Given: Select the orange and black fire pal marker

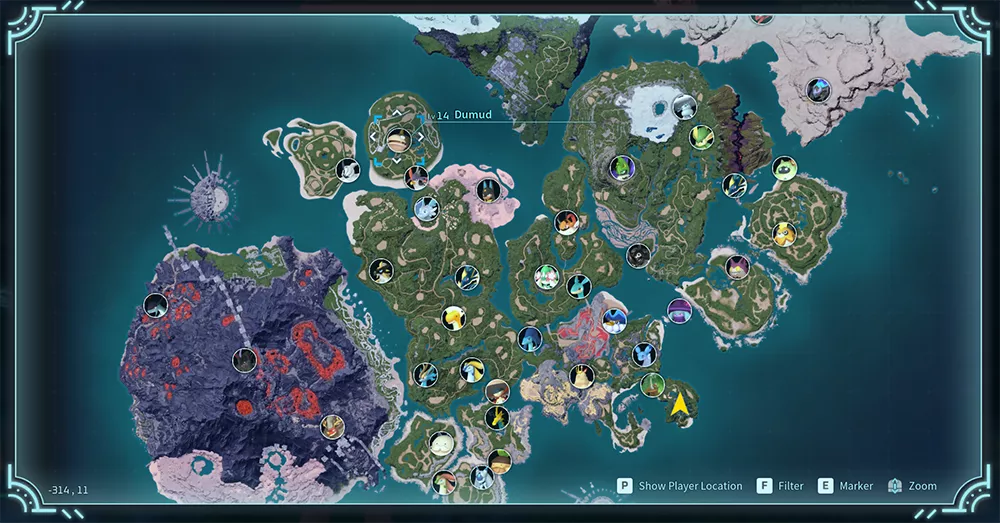Looking at the screenshot, I should [x=567, y=222].
